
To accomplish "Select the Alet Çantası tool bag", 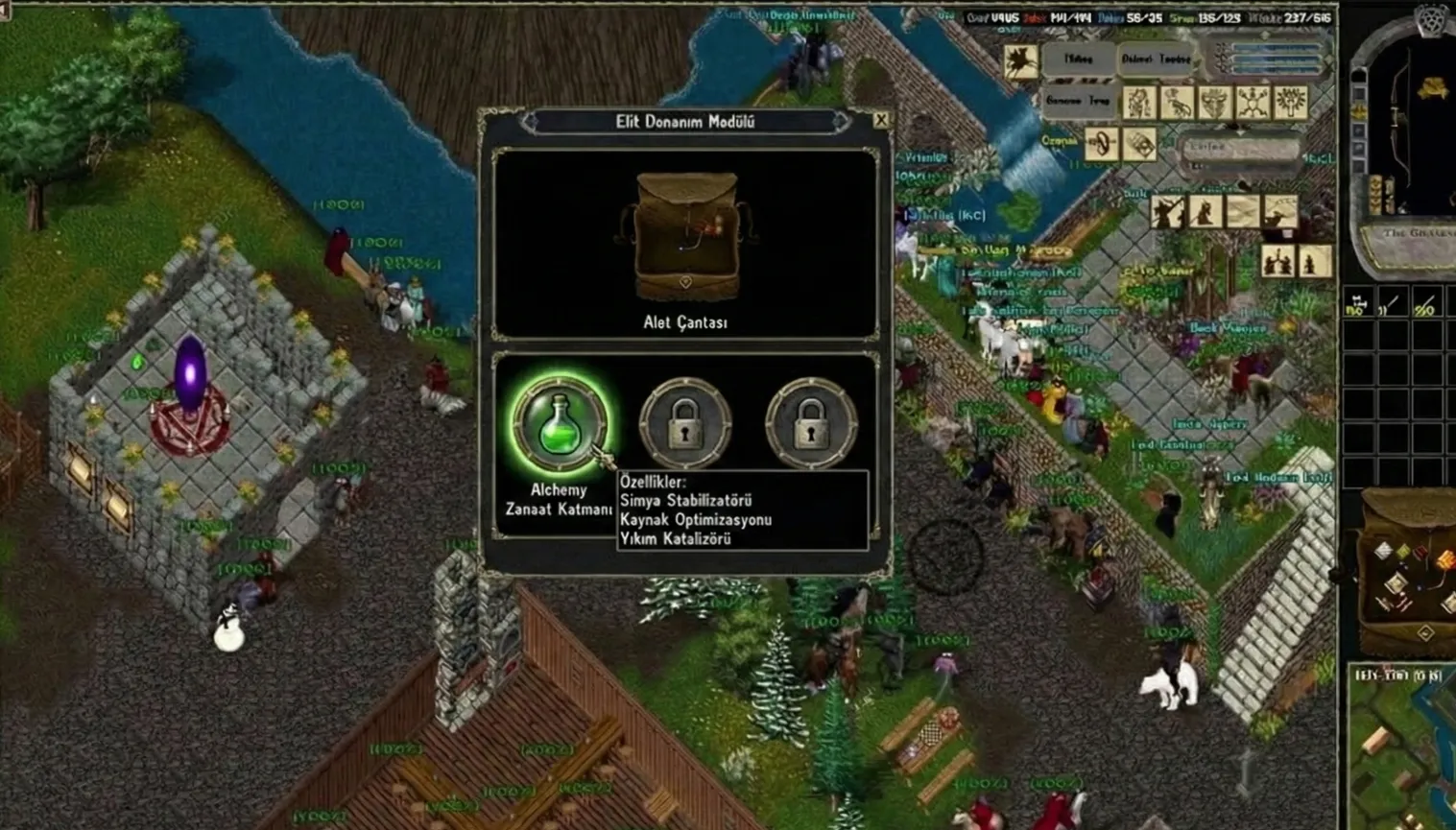I will (685, 237).
